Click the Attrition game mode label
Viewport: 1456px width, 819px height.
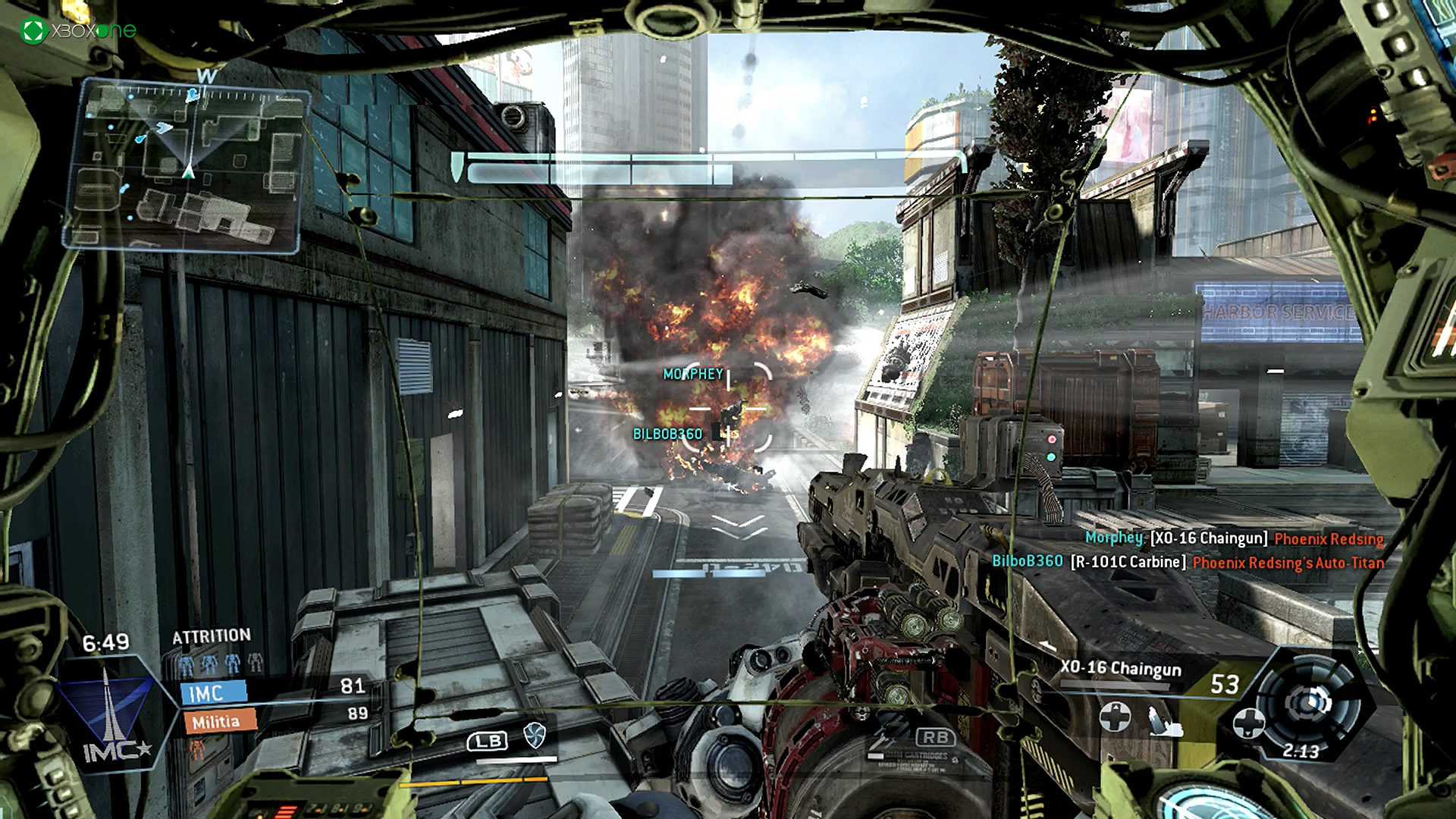(x=211, y=635)
